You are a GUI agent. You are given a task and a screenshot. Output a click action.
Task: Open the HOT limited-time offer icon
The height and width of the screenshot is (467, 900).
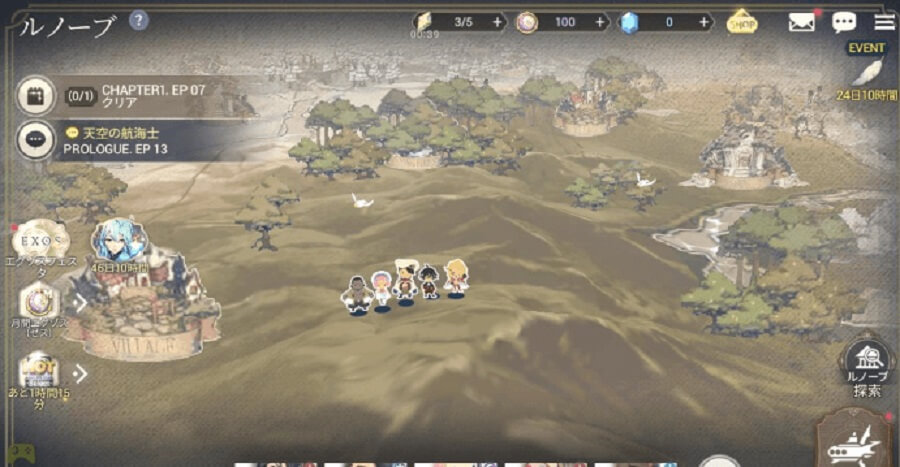click(x=38, y=372)
